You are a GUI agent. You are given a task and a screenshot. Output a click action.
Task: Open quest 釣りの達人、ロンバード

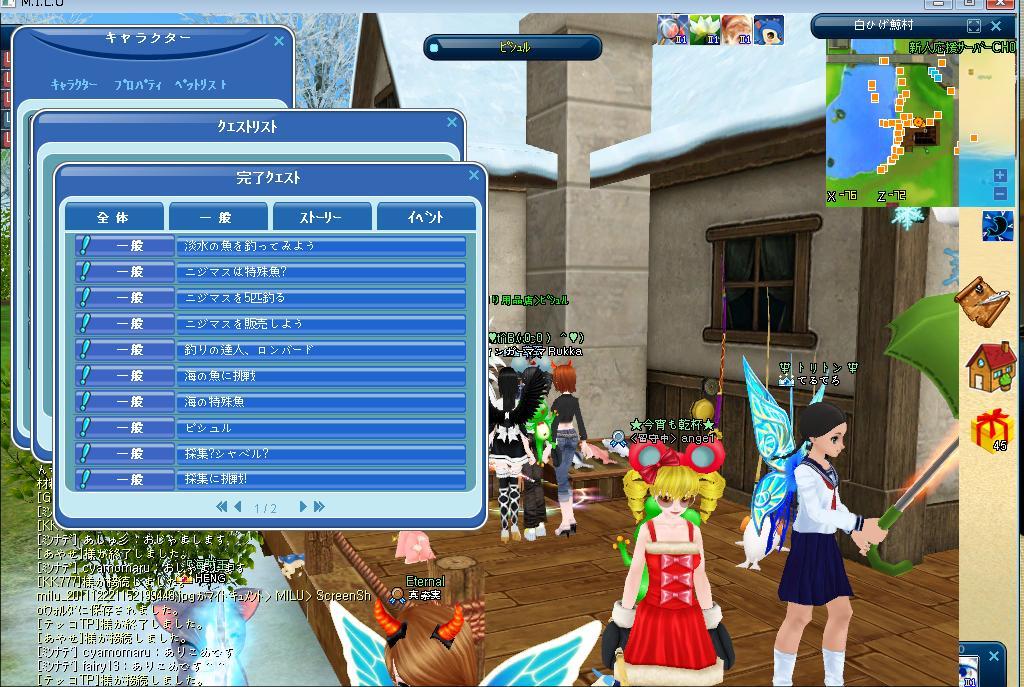tap(321, 350)
